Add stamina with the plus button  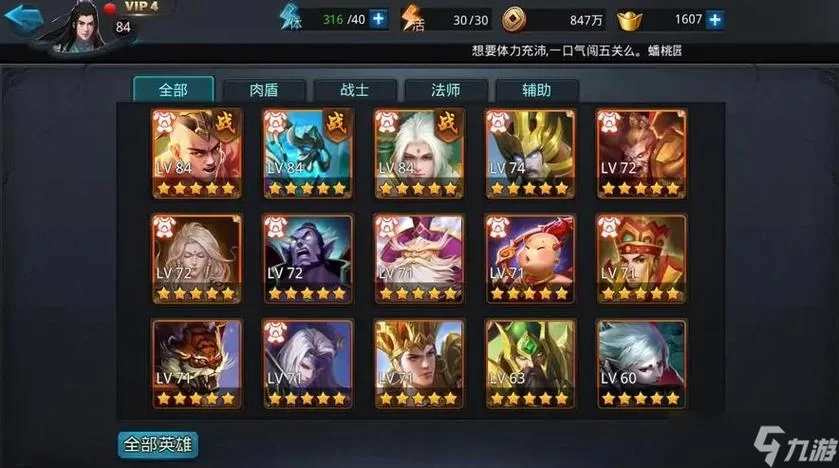[x=379, y=18]
